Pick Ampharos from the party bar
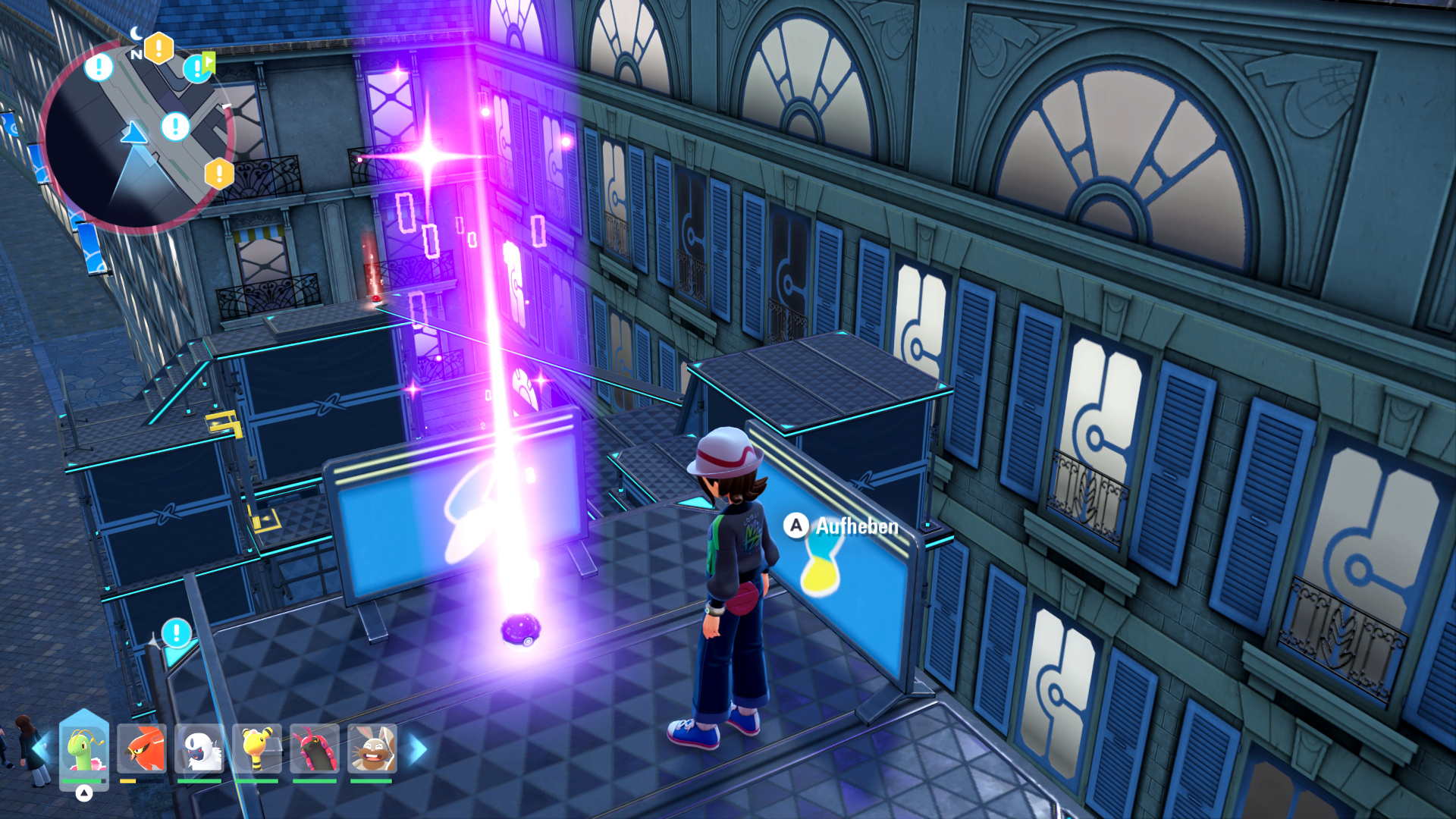Screen dimensions: 1456x819 point(257,749)
